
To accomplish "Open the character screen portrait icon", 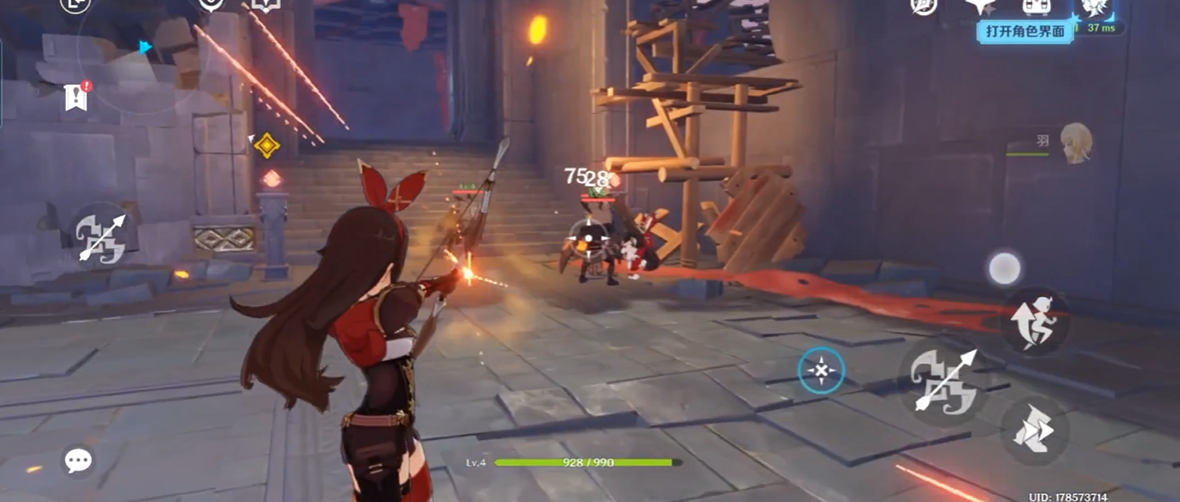I will coord(1091,7).
